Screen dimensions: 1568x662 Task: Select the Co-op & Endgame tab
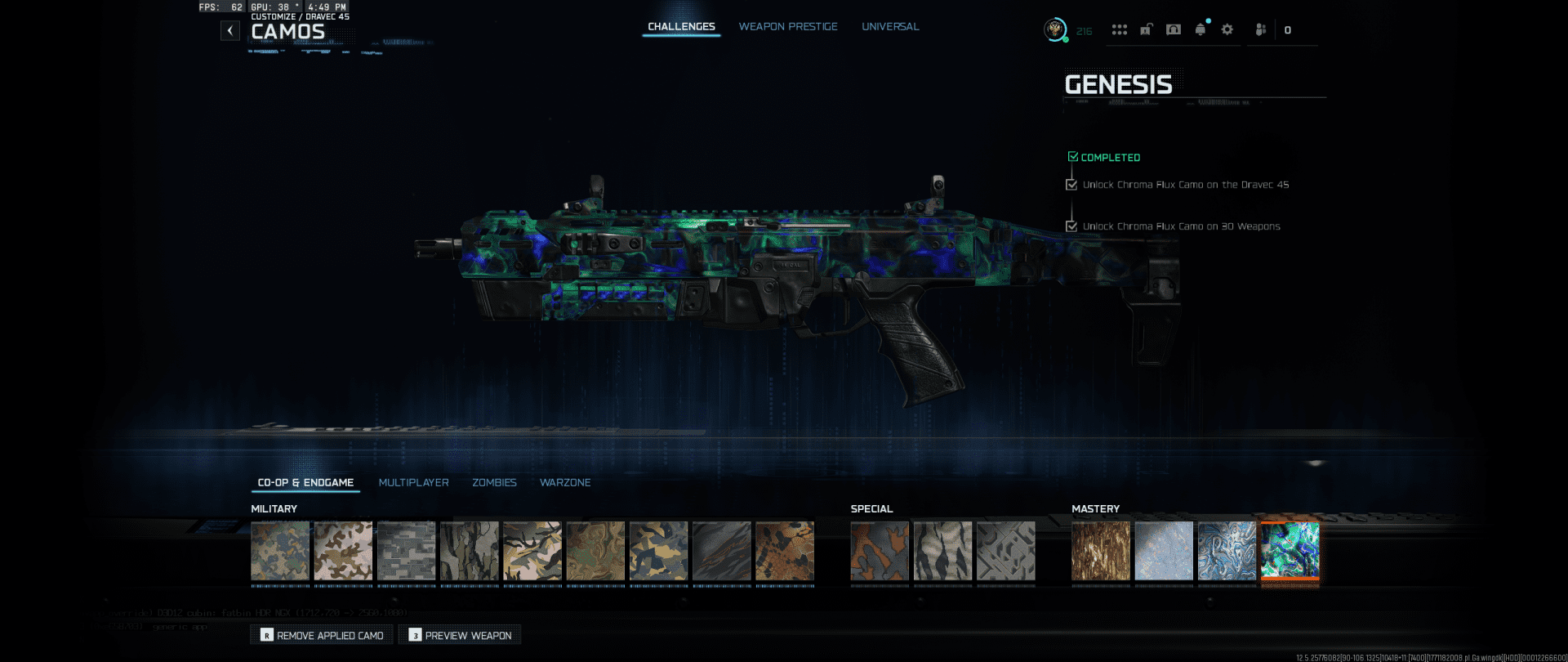pos(305,483)
